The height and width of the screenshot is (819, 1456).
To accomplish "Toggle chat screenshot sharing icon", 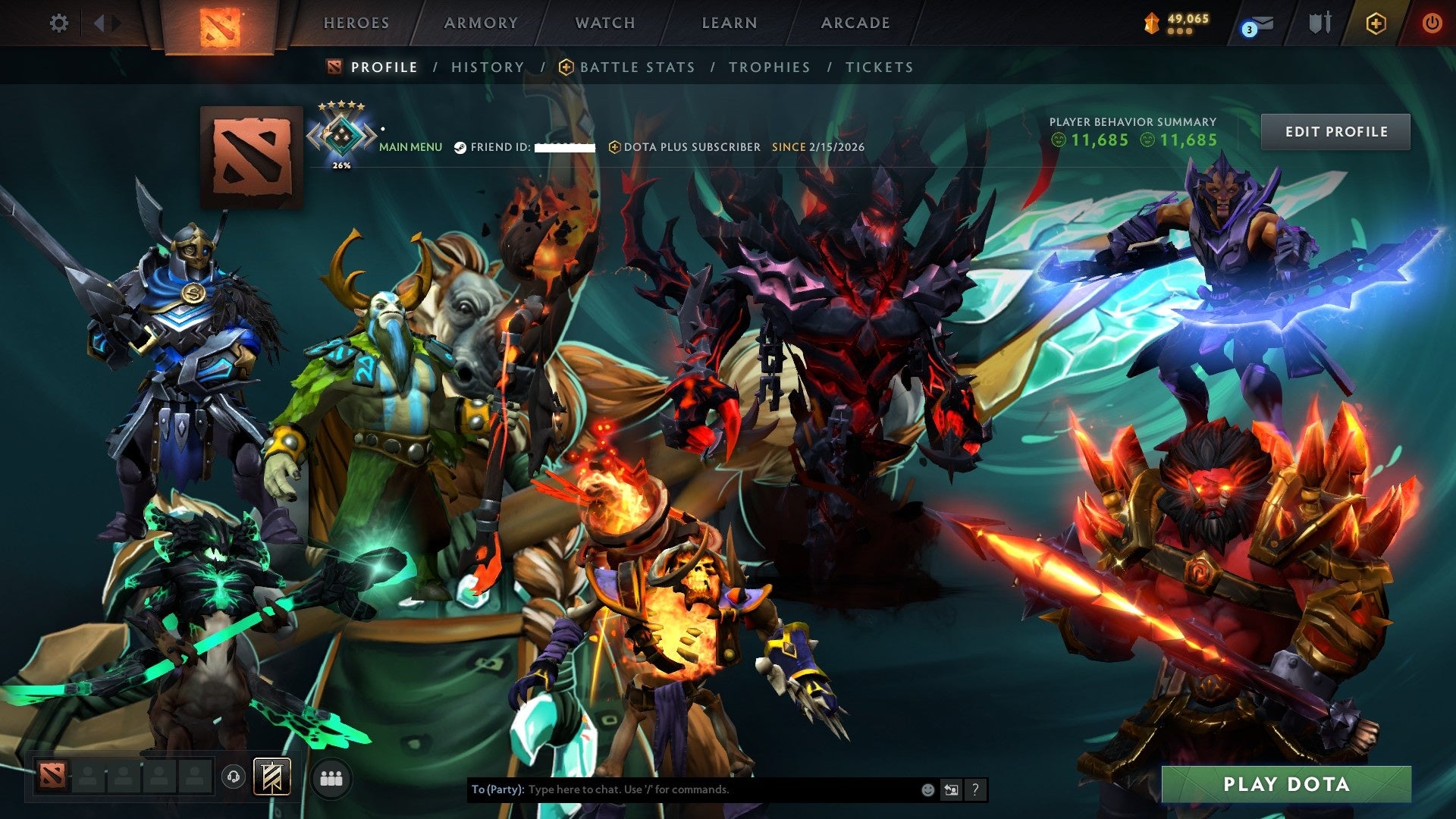I will pos(952,789).
